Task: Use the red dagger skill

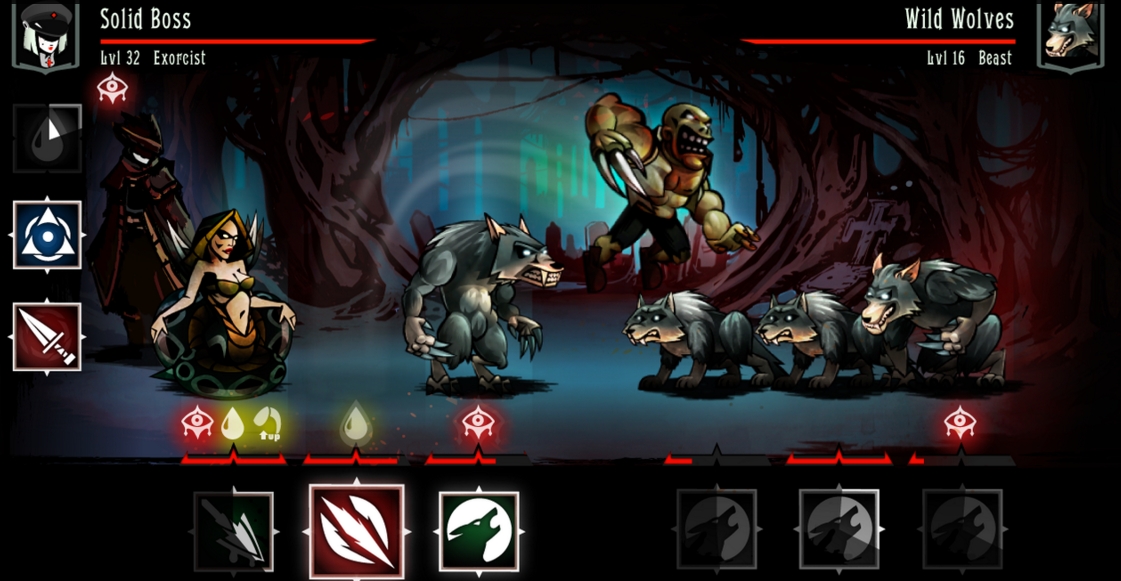Action: click(47, 337)
